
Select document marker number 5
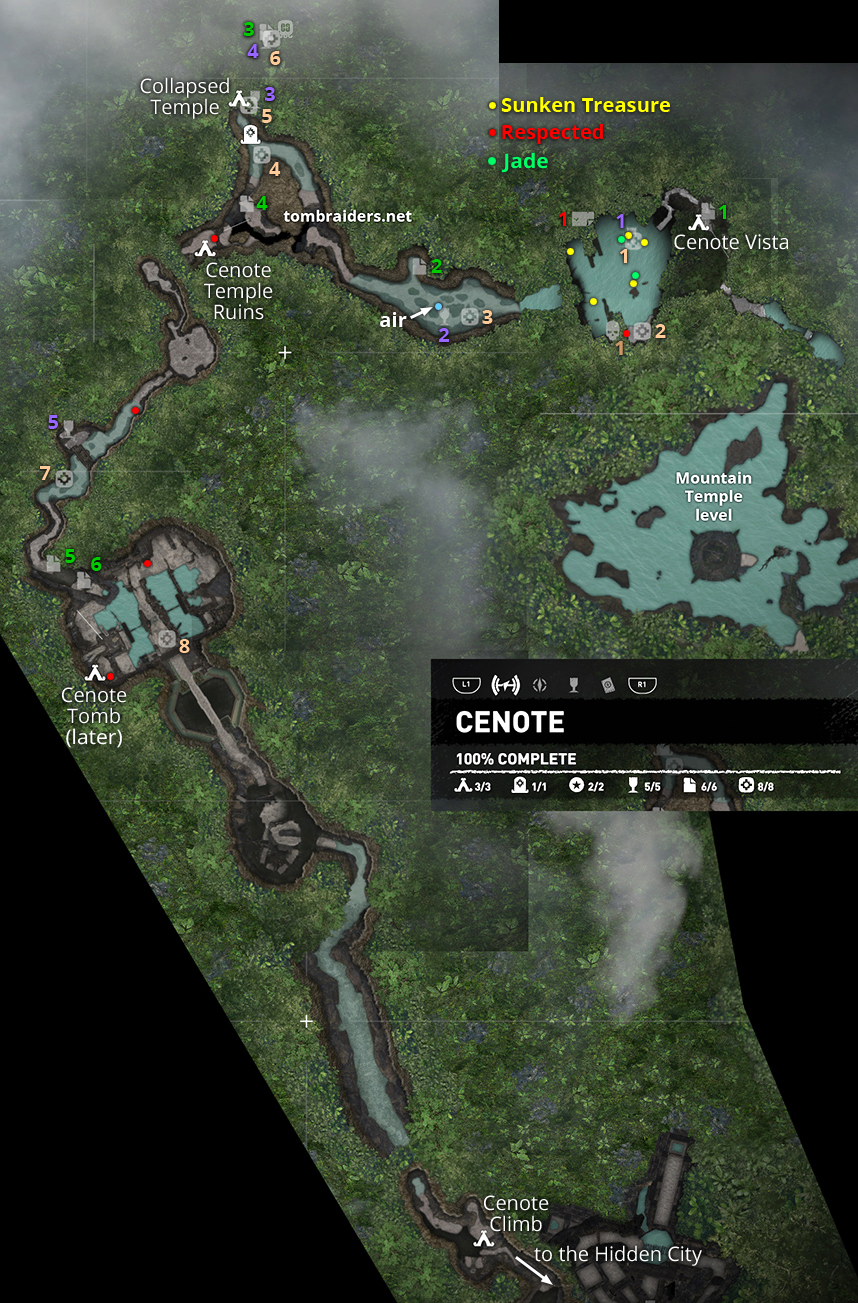(x=53, y=563)
